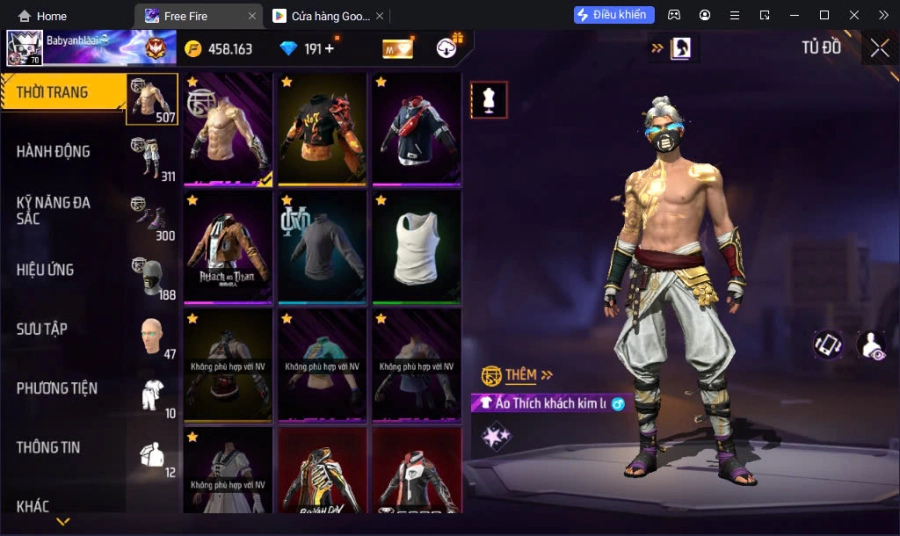Select the golden shirtless torso outfit
Image resolution: width=900 pixels, height=536 pixels.
pos(228,129)
